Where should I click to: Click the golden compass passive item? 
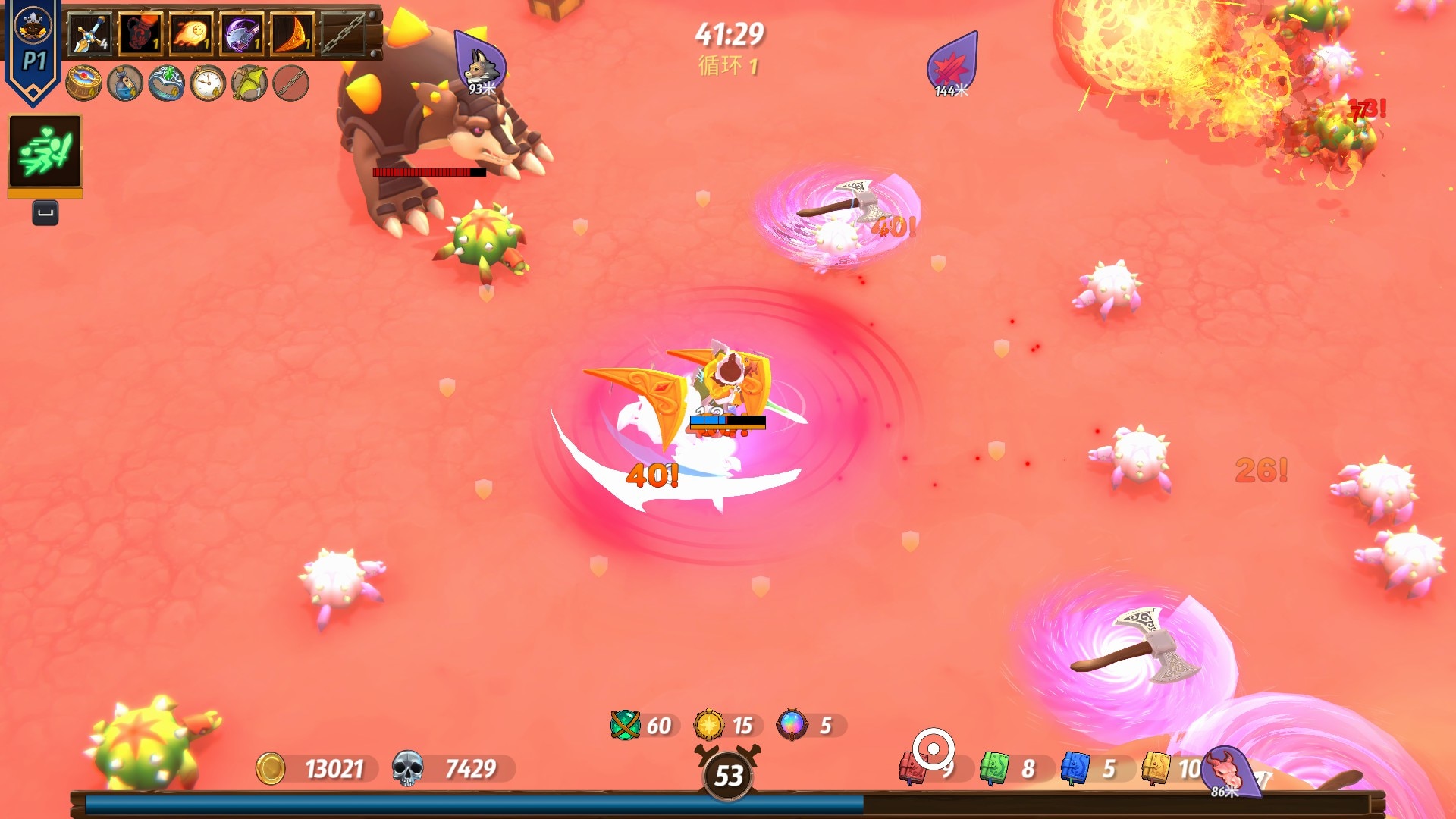click(x=83, y=83)
